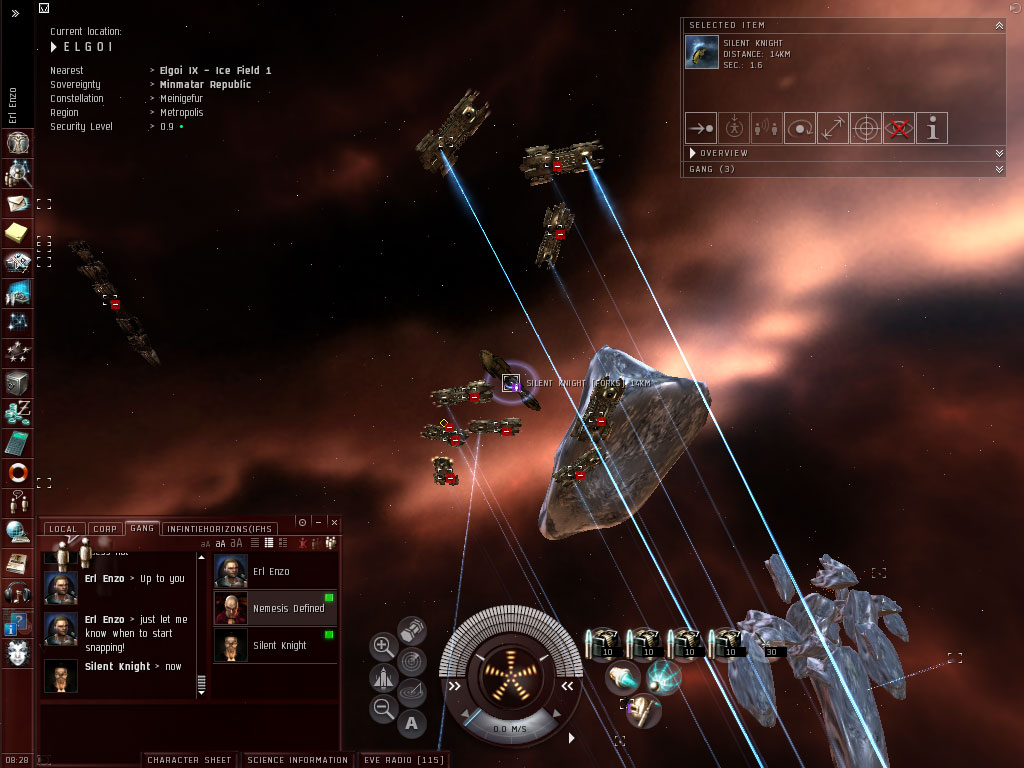
Task: Expand the Gang (3) panel
Action: pyautogui.click(x=998, y=169)
